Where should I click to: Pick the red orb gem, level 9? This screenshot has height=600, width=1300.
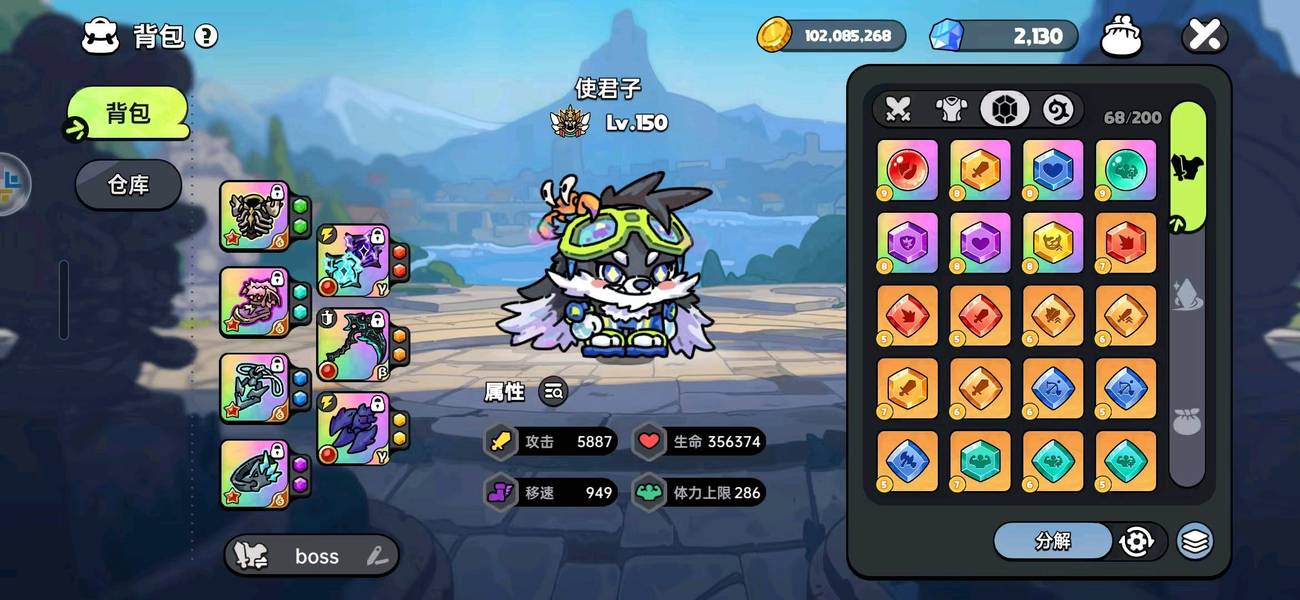tap(907, 169)
